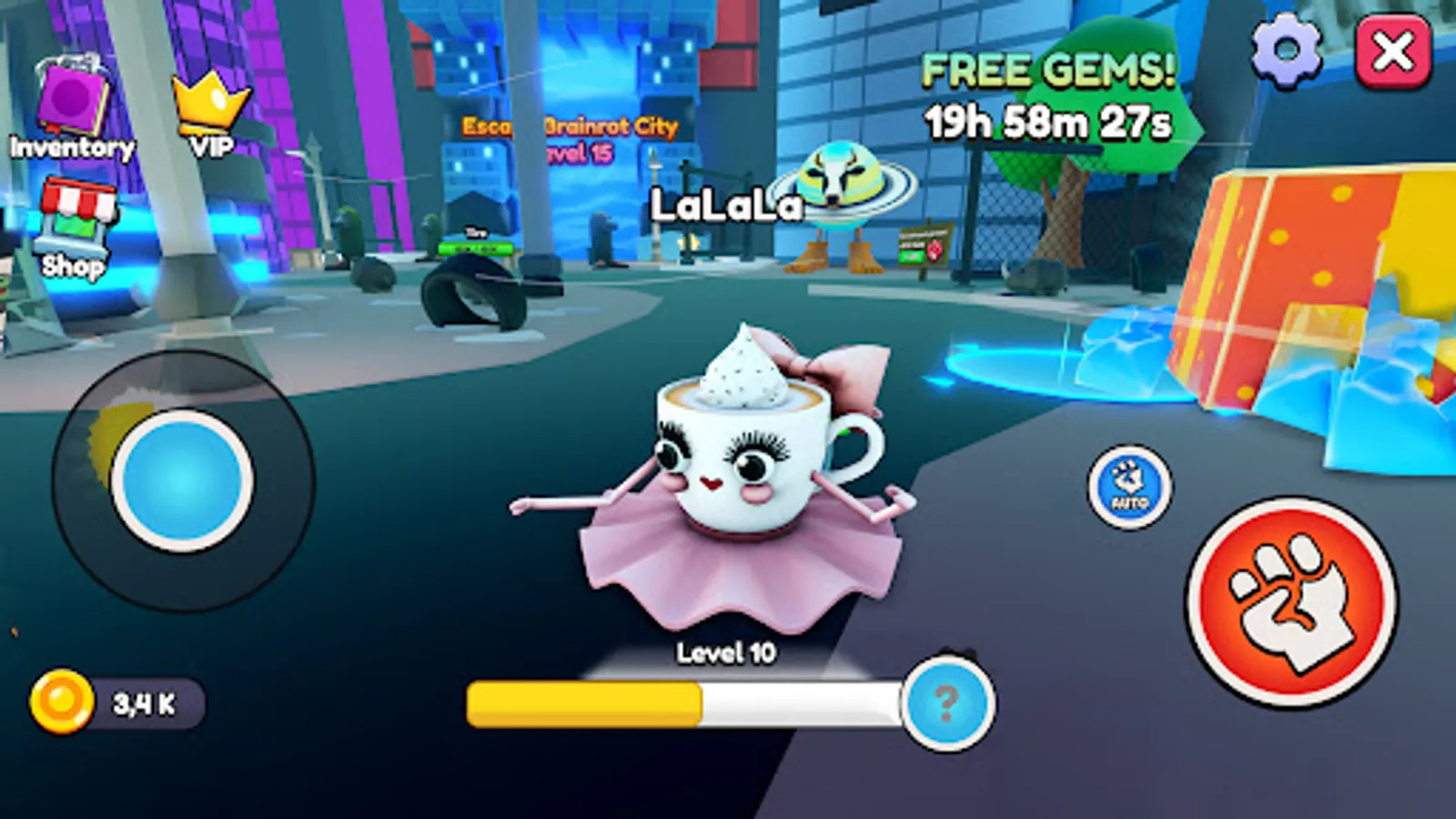Tap the player name LaLaLa
This screenshot has width=1456, height=819.
coord(726,207)
